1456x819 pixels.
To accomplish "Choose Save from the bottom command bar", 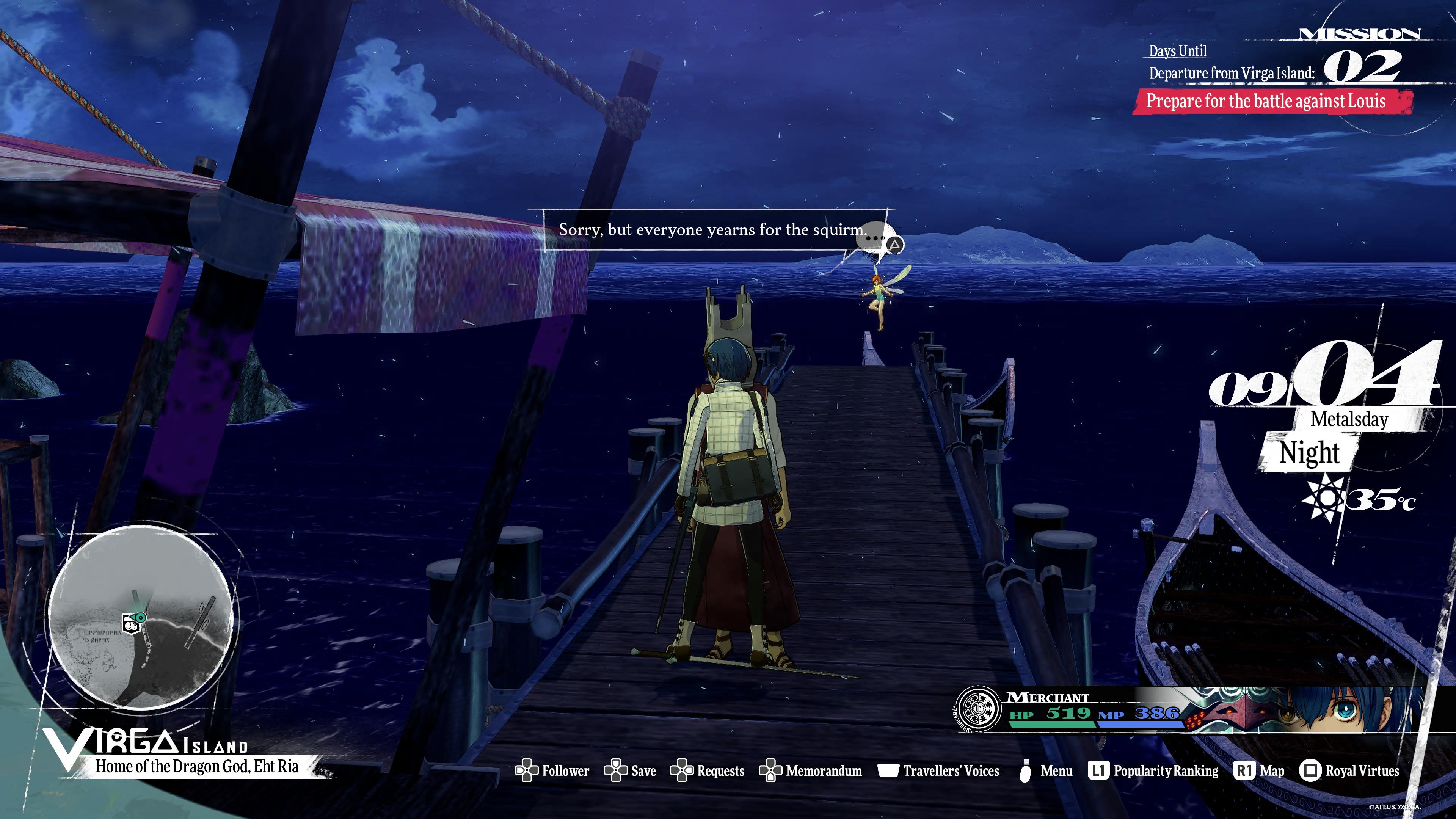I will pyautogui.click(x=630, y=771).
